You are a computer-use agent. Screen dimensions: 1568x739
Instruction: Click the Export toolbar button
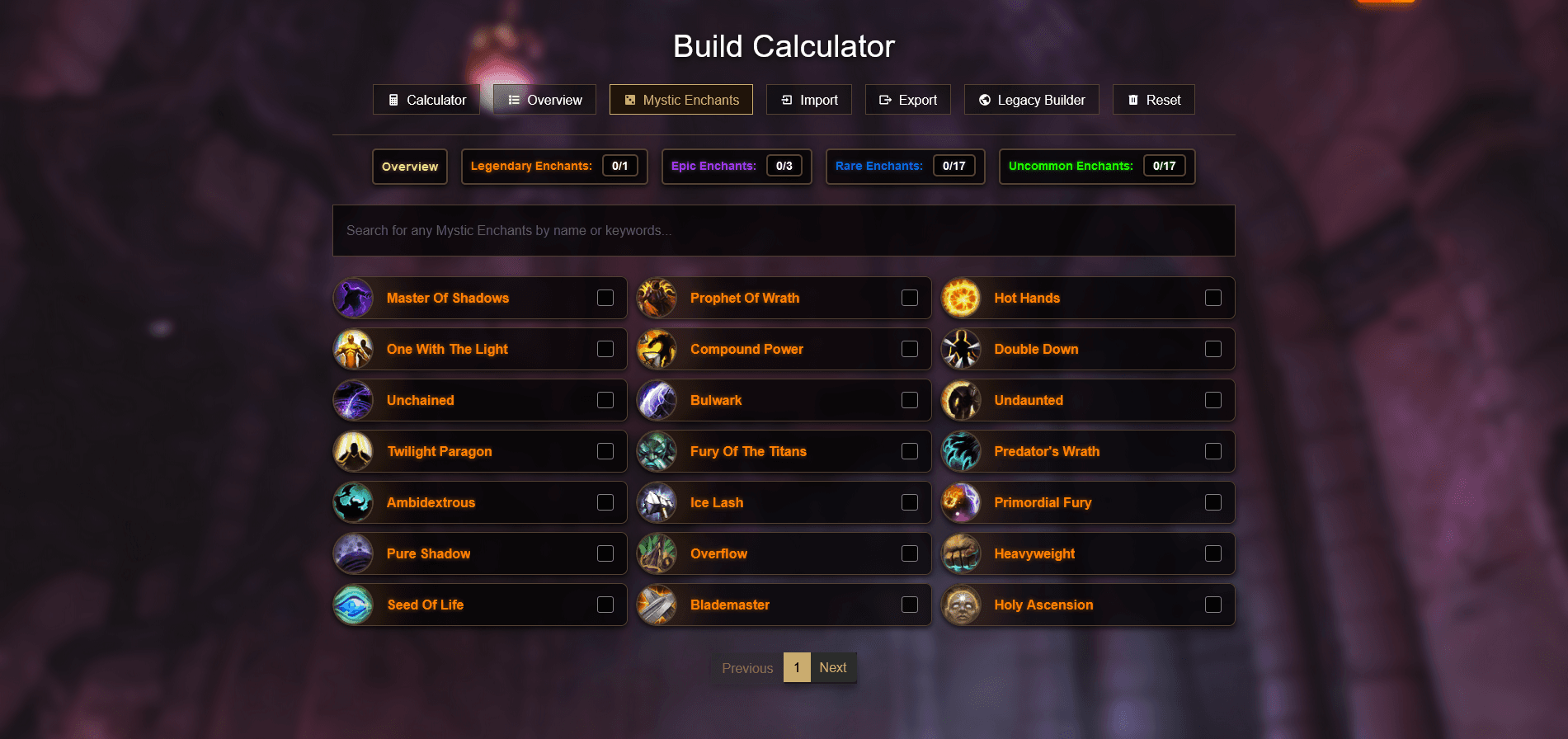click(x=907, y=99)
